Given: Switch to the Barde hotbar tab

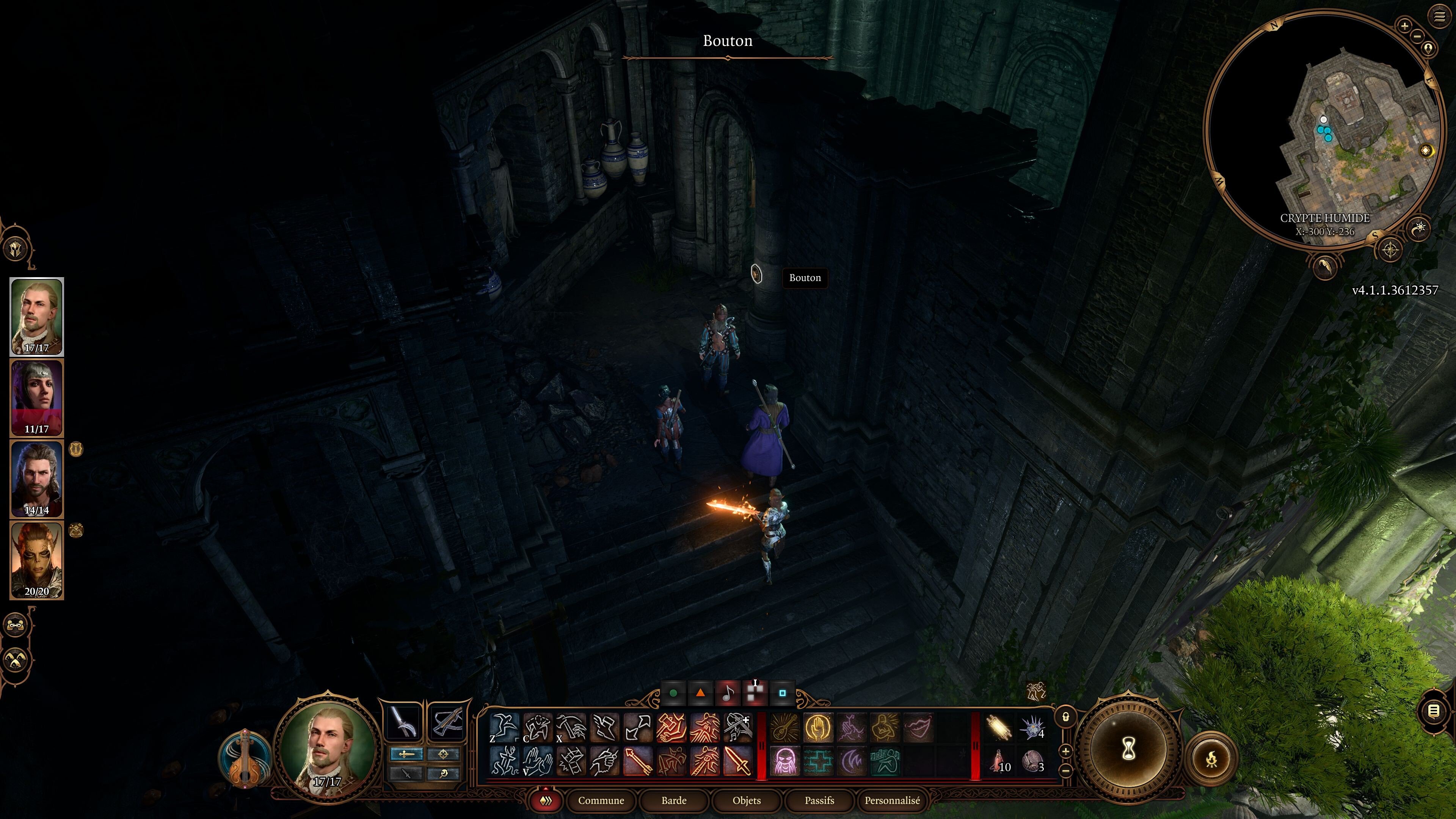Looking at the screenshot, I should pyautogui.click(x=674, y=800).
